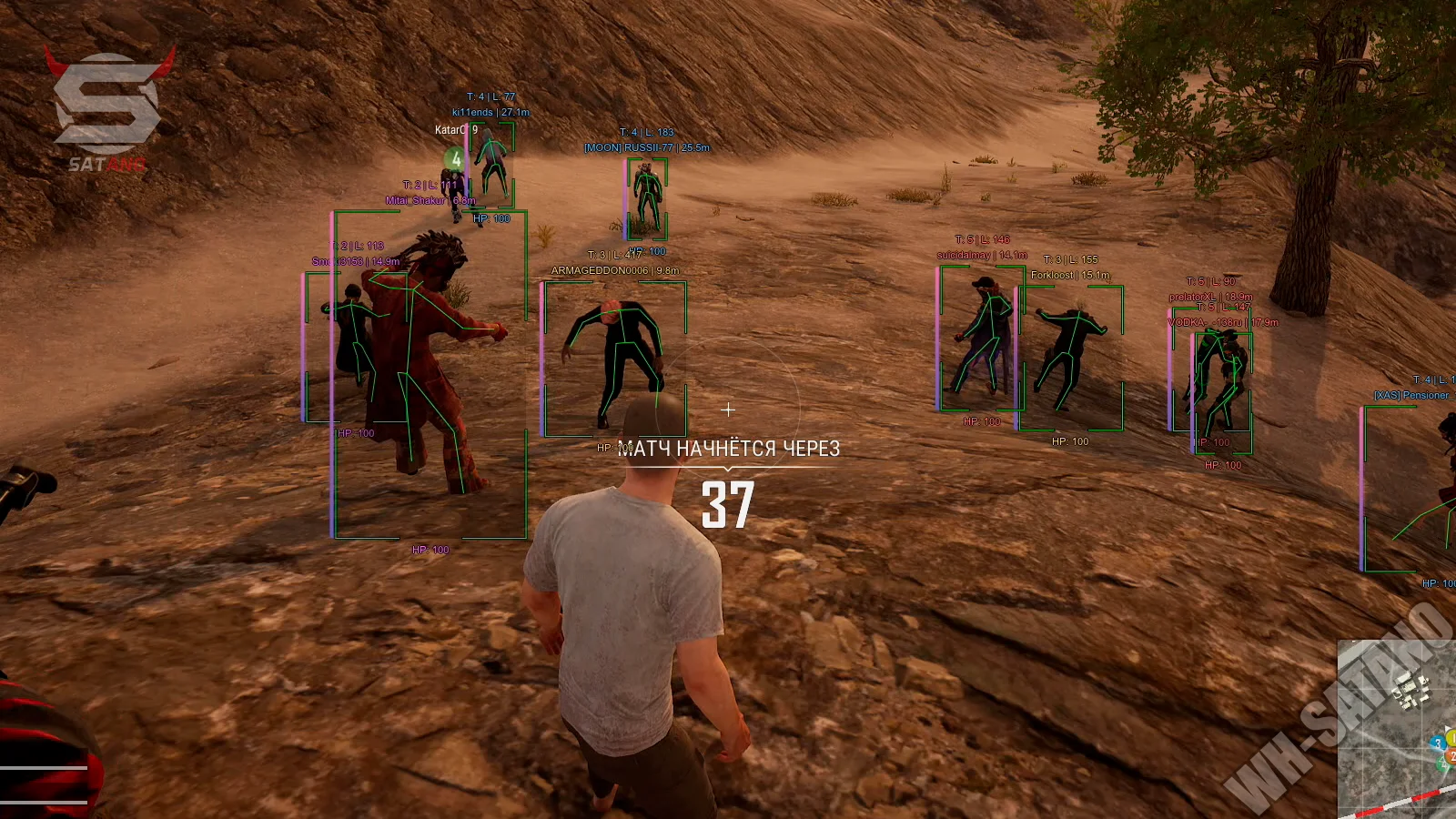Open the minimap in the corner

point(1398,728)
